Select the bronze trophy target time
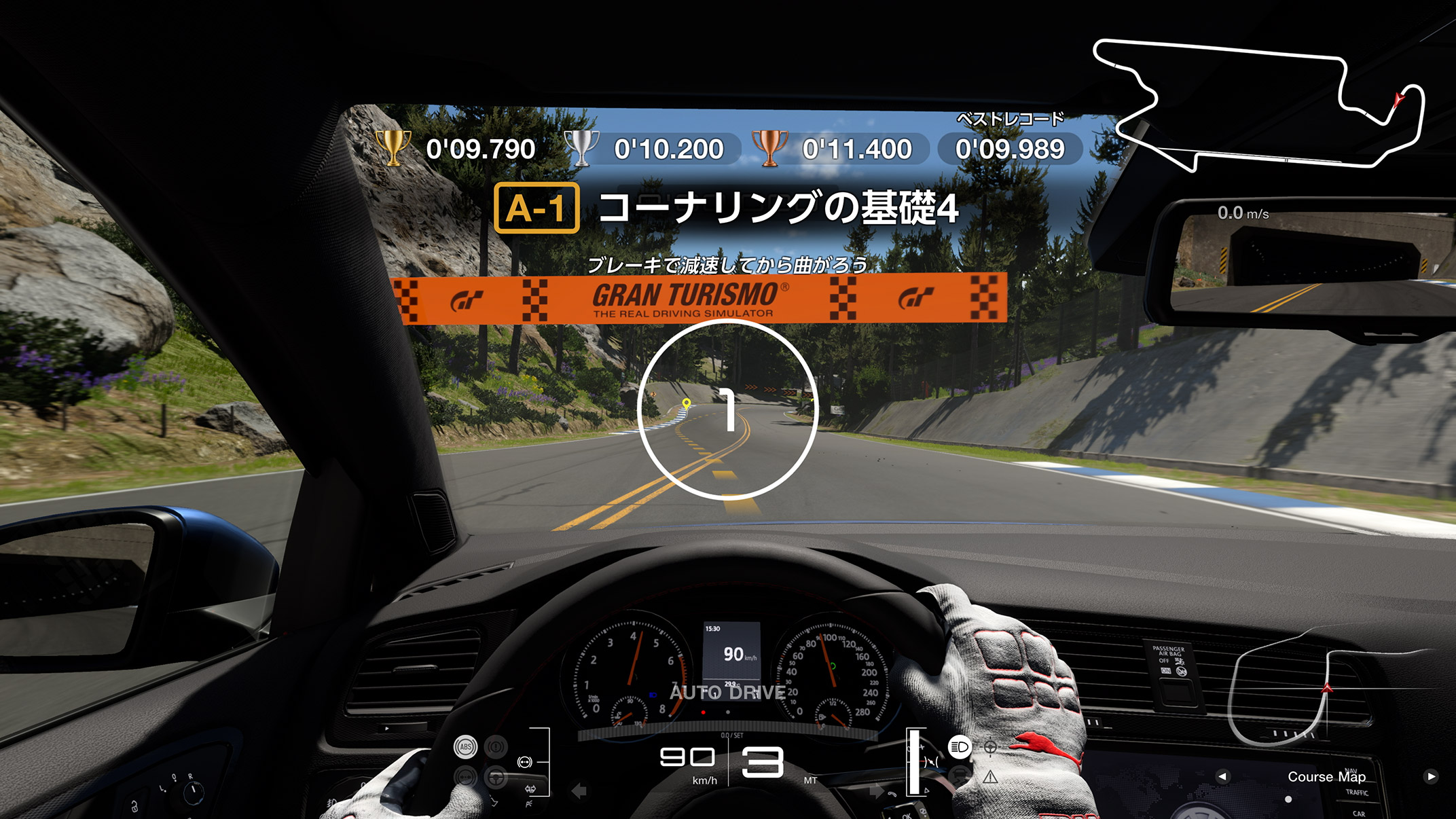The image size is (1456, 819). pos(856,149)
